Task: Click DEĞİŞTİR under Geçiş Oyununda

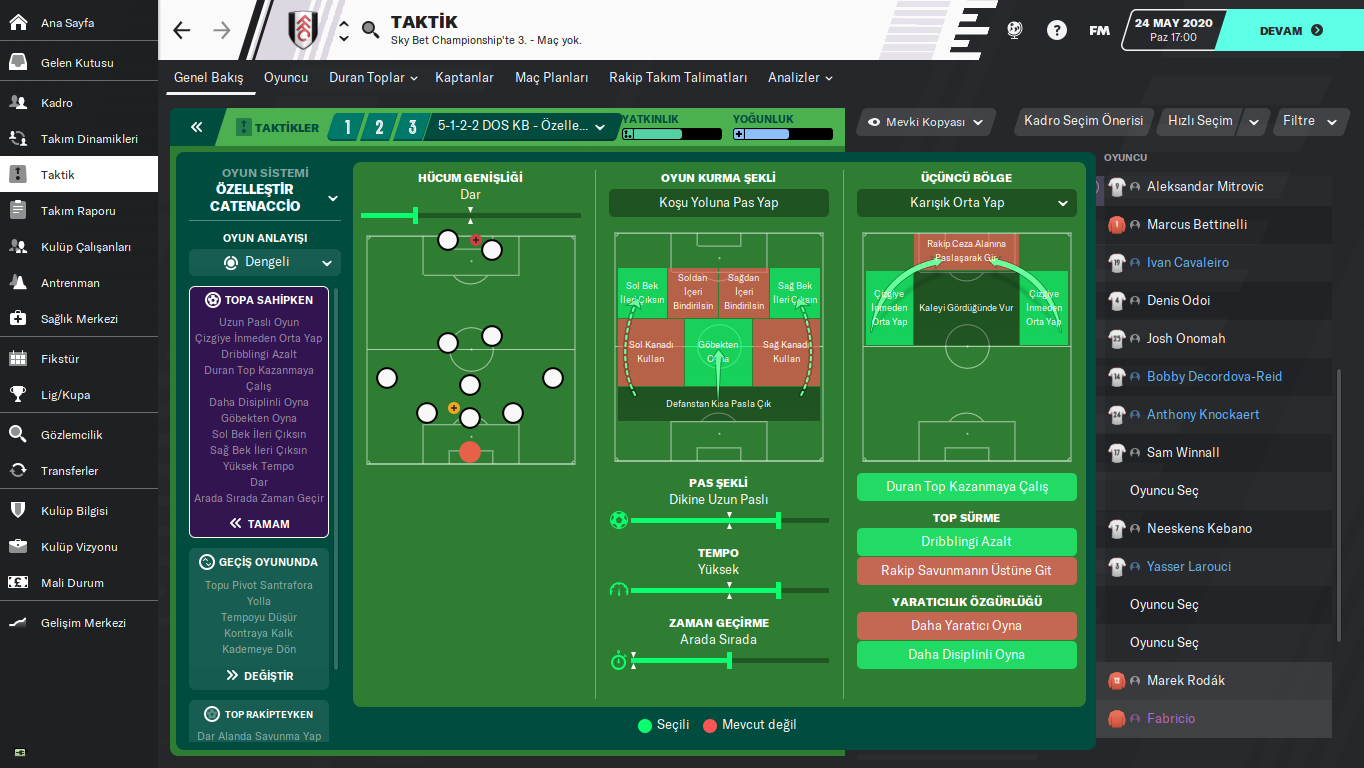Action: pyautogui.click(x=259, y=676)
